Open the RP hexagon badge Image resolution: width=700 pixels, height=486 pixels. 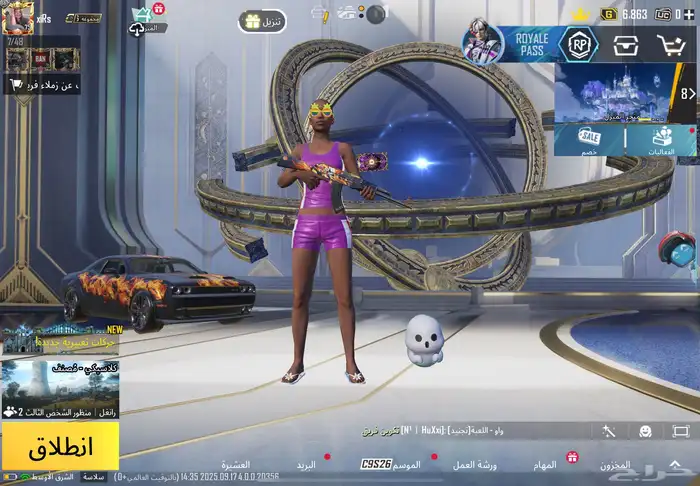click(x=579, y=44)
